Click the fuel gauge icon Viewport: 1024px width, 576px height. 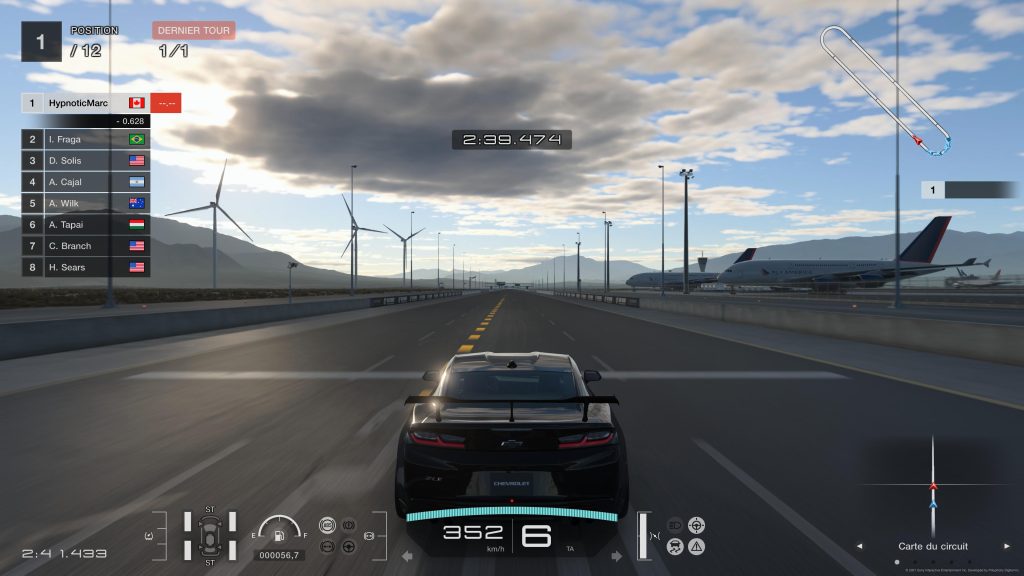279,530
